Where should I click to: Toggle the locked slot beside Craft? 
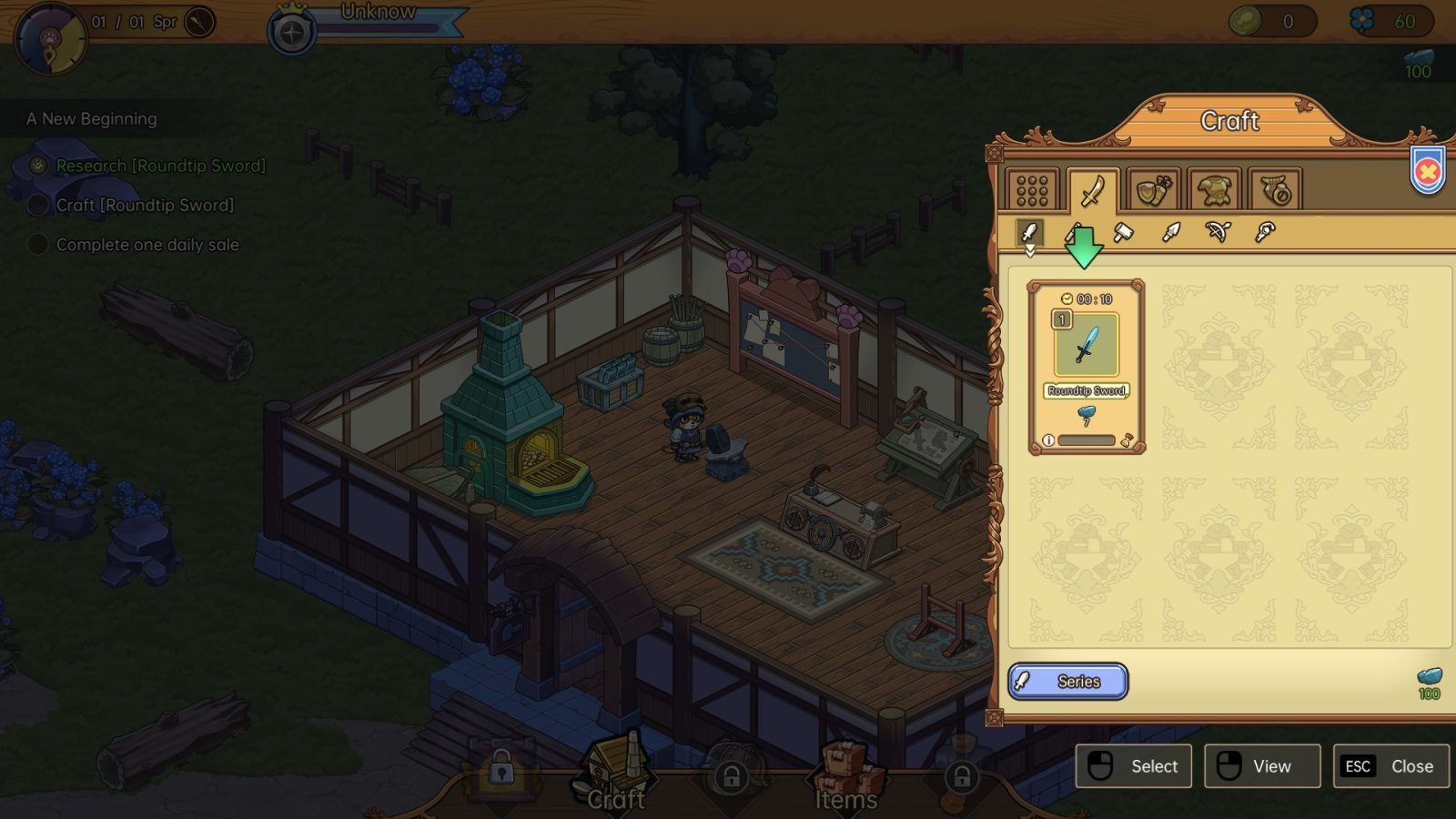(503, 769)
